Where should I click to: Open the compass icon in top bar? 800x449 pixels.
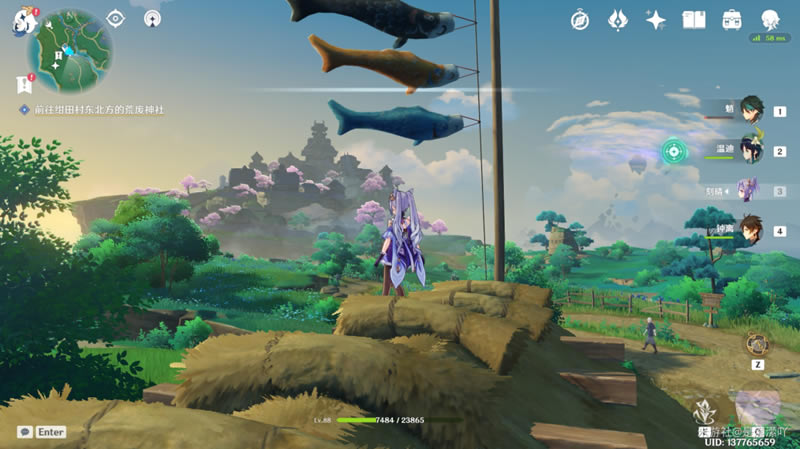580,19
